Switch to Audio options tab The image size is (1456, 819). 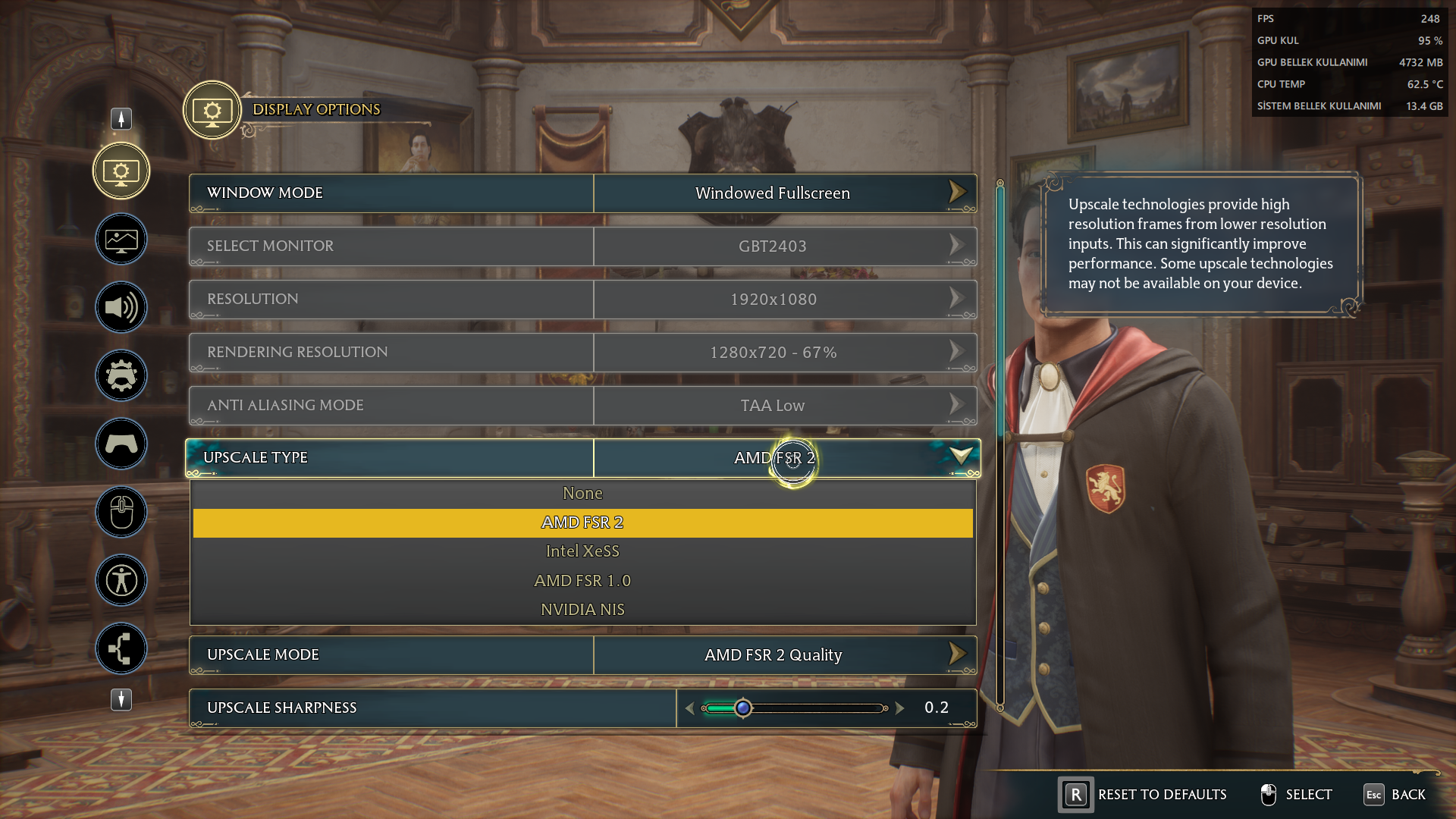point(121,308)
